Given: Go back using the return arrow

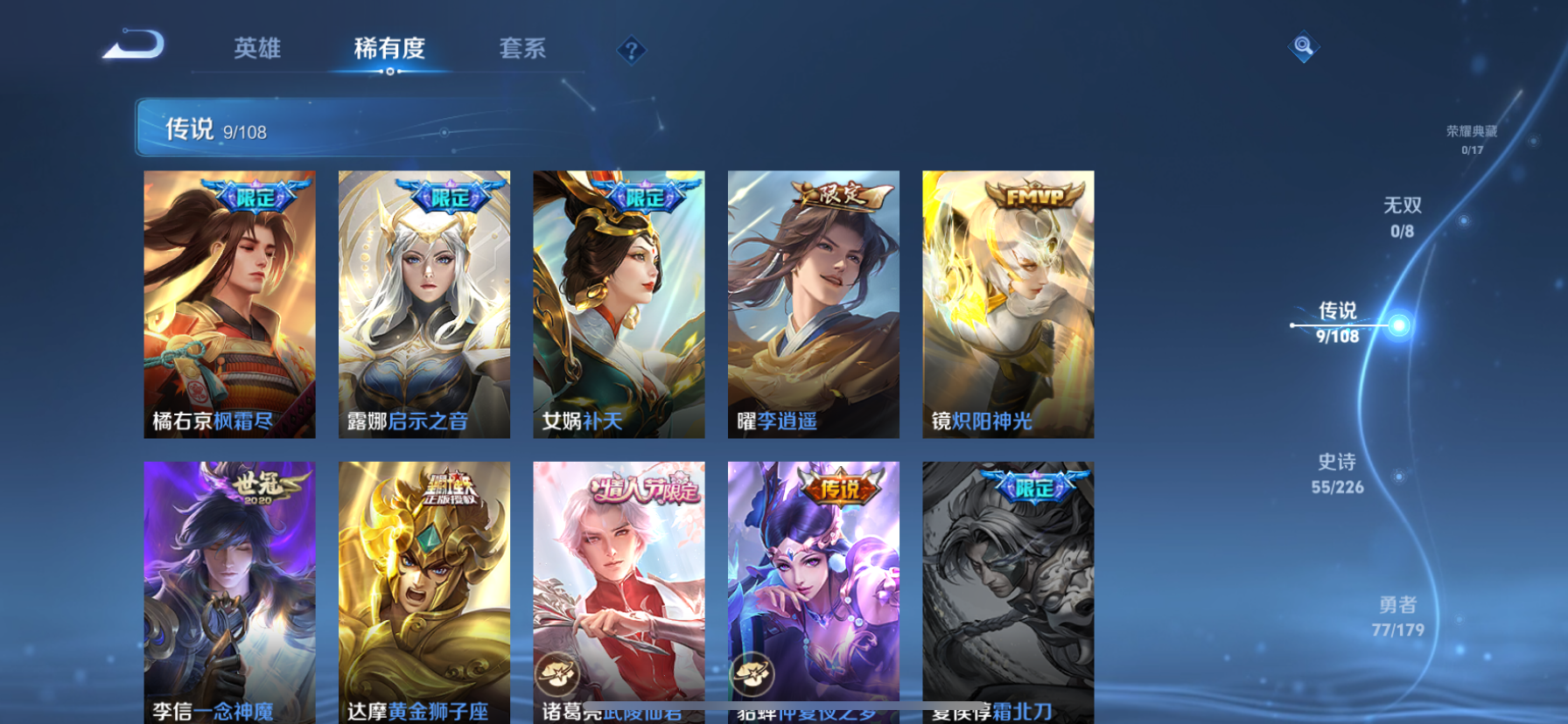Looking at the screenshot, I should 133,45.
